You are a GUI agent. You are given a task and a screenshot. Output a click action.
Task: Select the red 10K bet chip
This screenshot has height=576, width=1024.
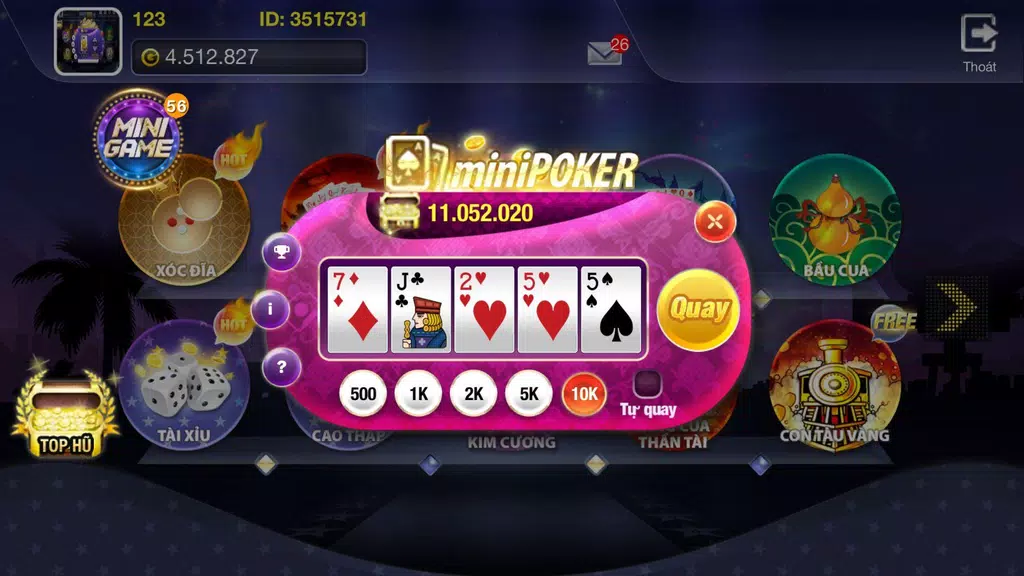click(x=584, y=393)
